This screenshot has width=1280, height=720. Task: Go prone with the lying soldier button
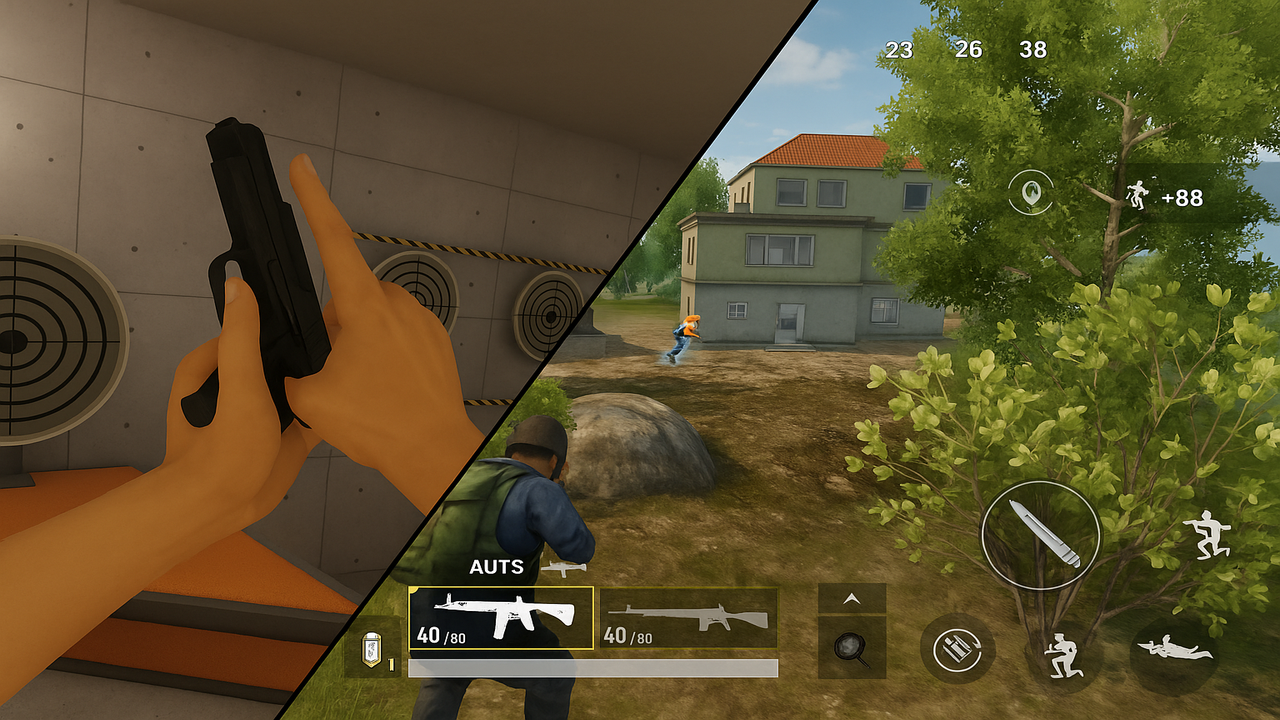1174,653
